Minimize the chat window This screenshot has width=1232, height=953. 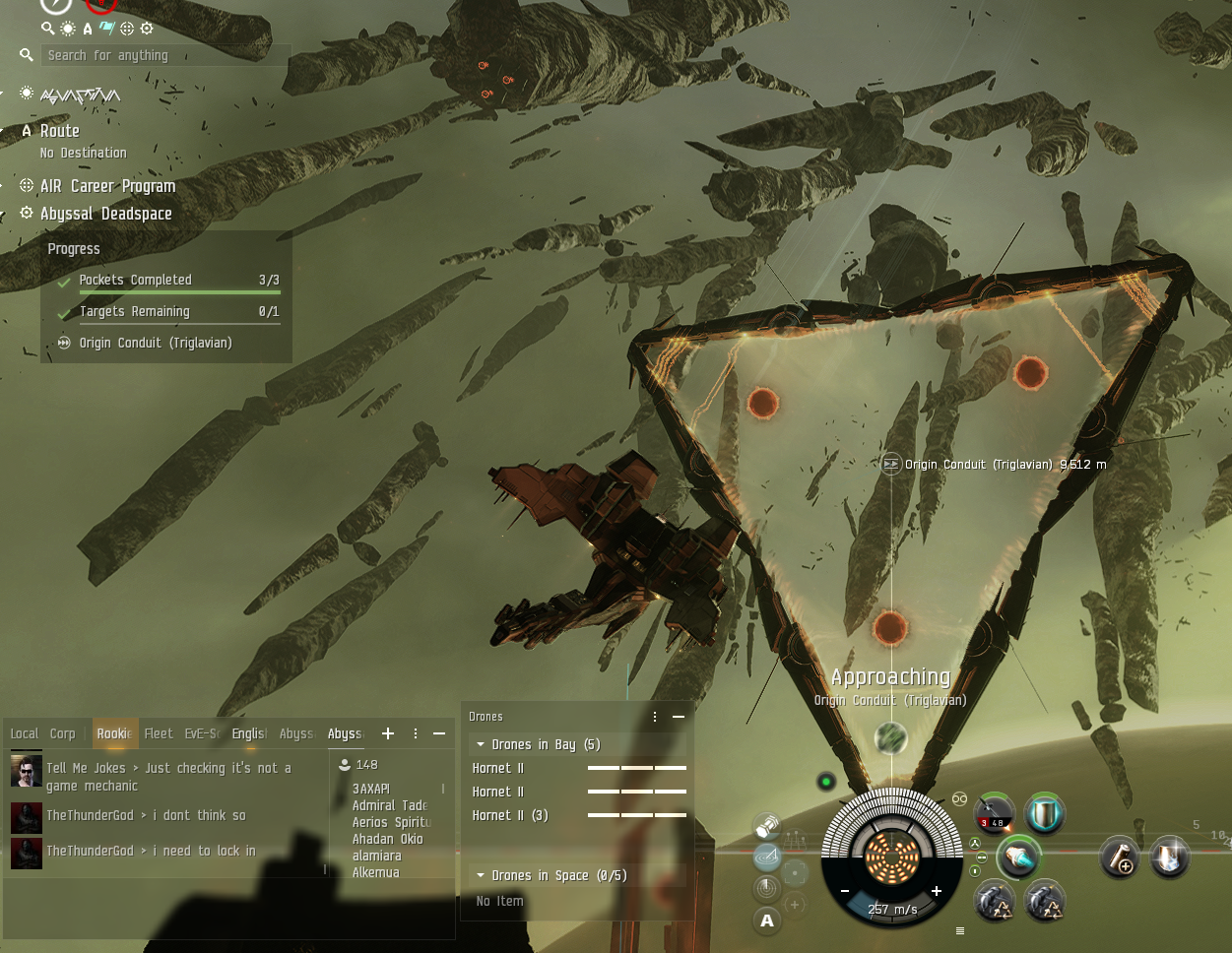coord(439,733)
